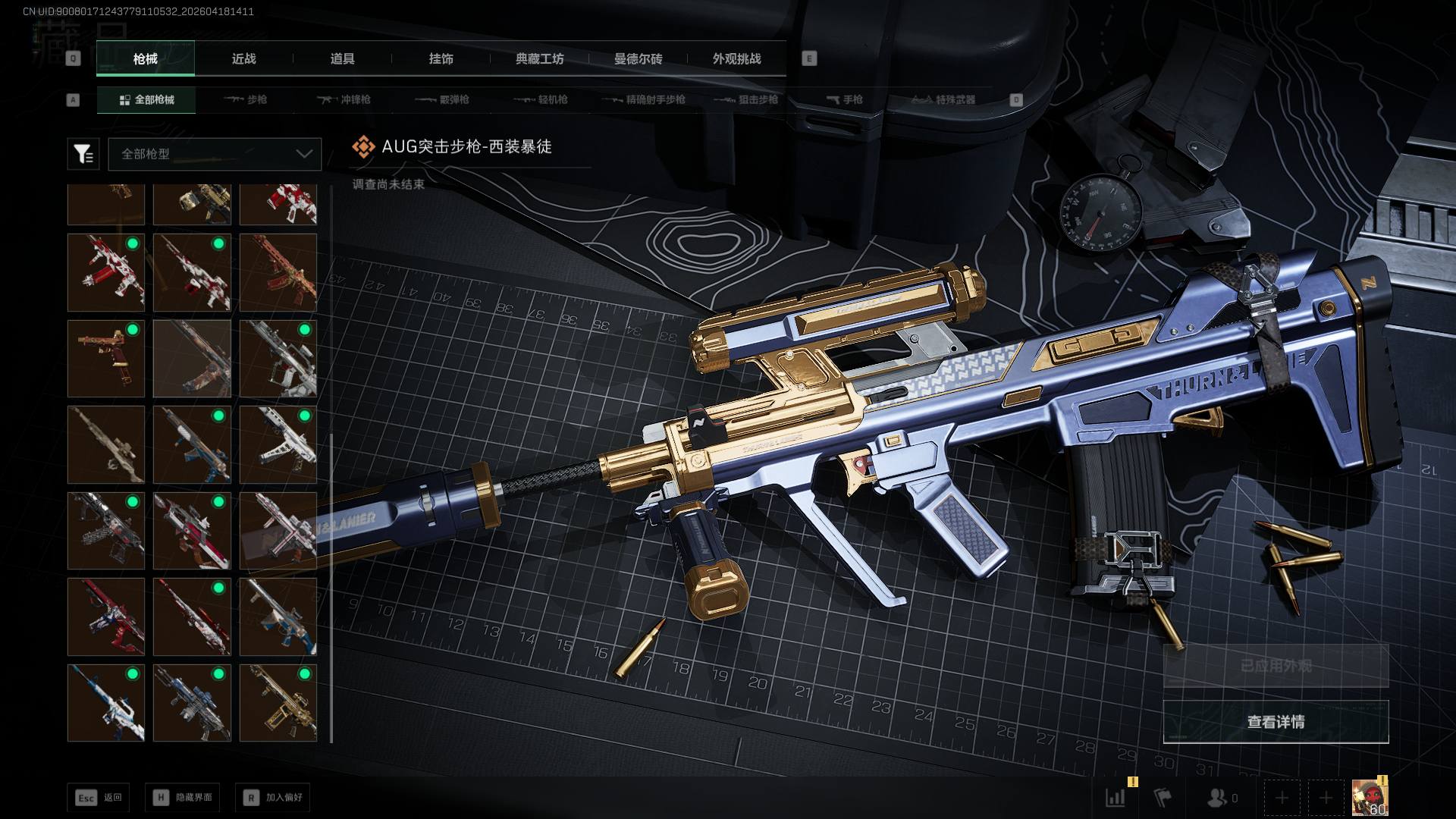Click 查看详情 to view details

click(x=1276, y=722)
